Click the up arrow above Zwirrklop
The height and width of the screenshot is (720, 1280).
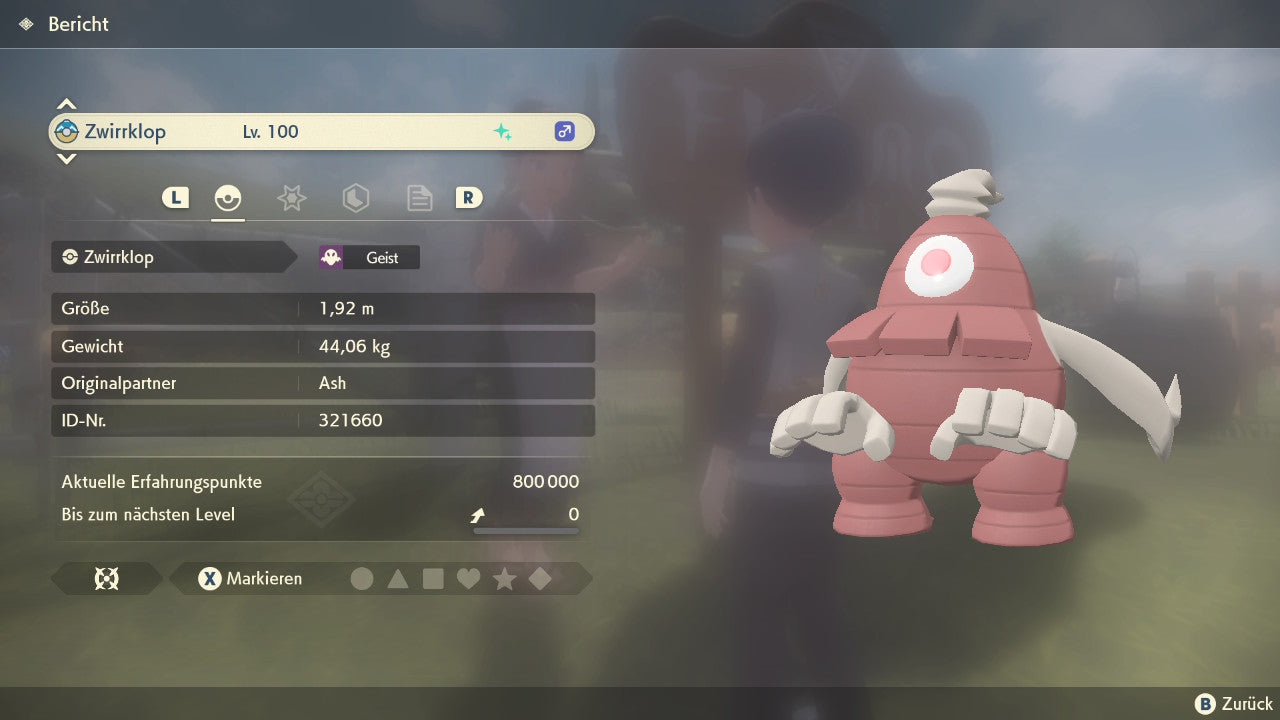(66, 104)
